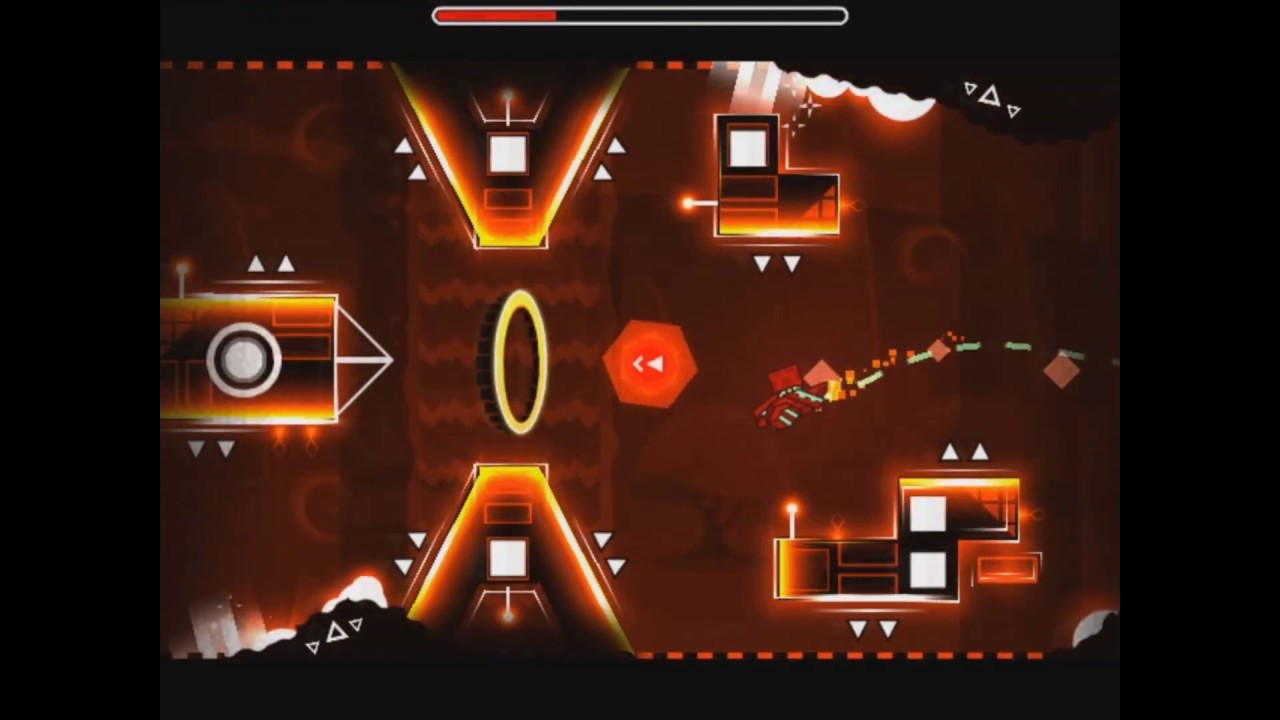Select the white block inside the top V funnel
This screenshot has width=1280, height=720.
pos(508,152)
